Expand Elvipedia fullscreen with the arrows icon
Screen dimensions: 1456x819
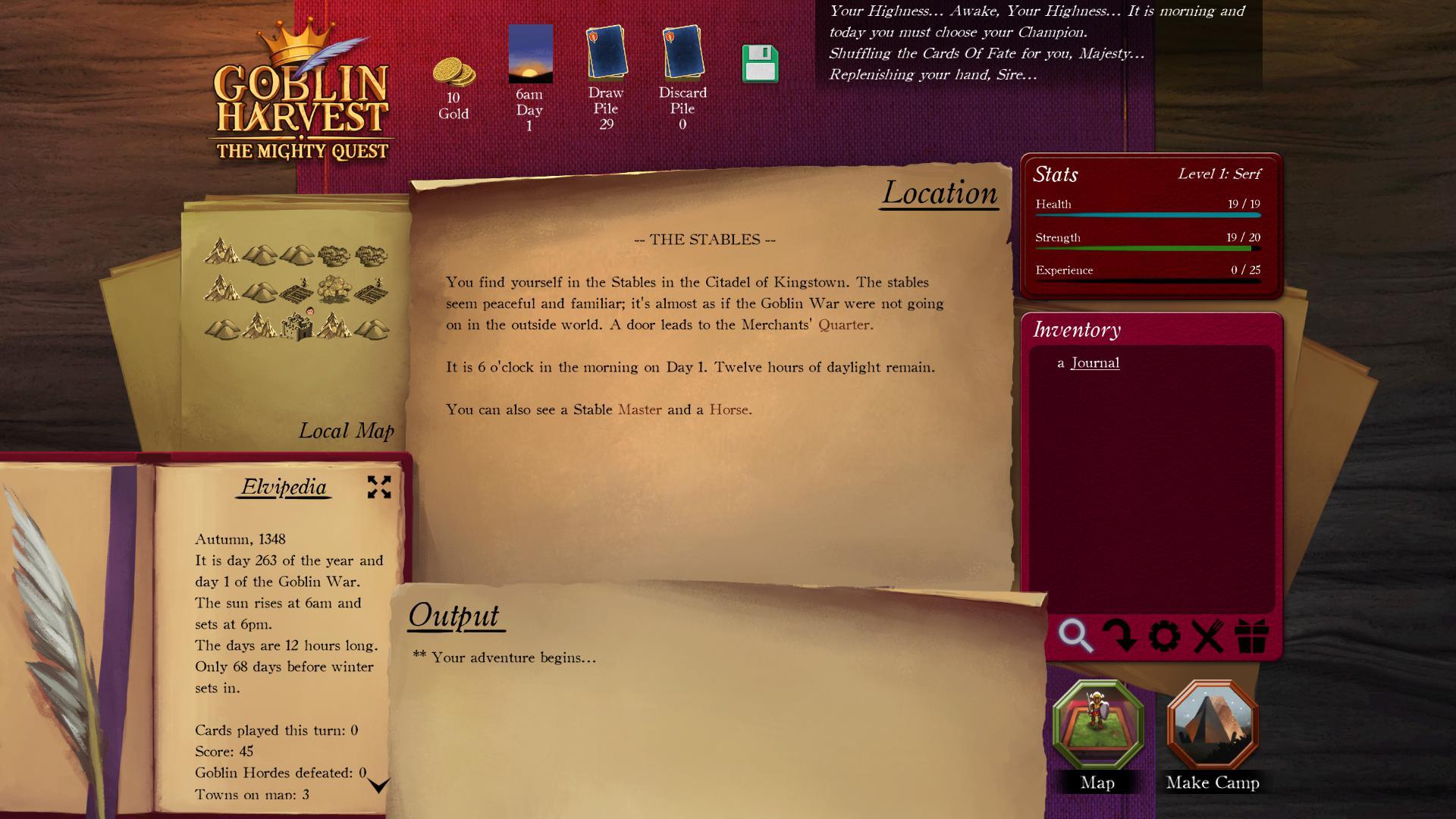pyautogui.click(x=381, y=488)
